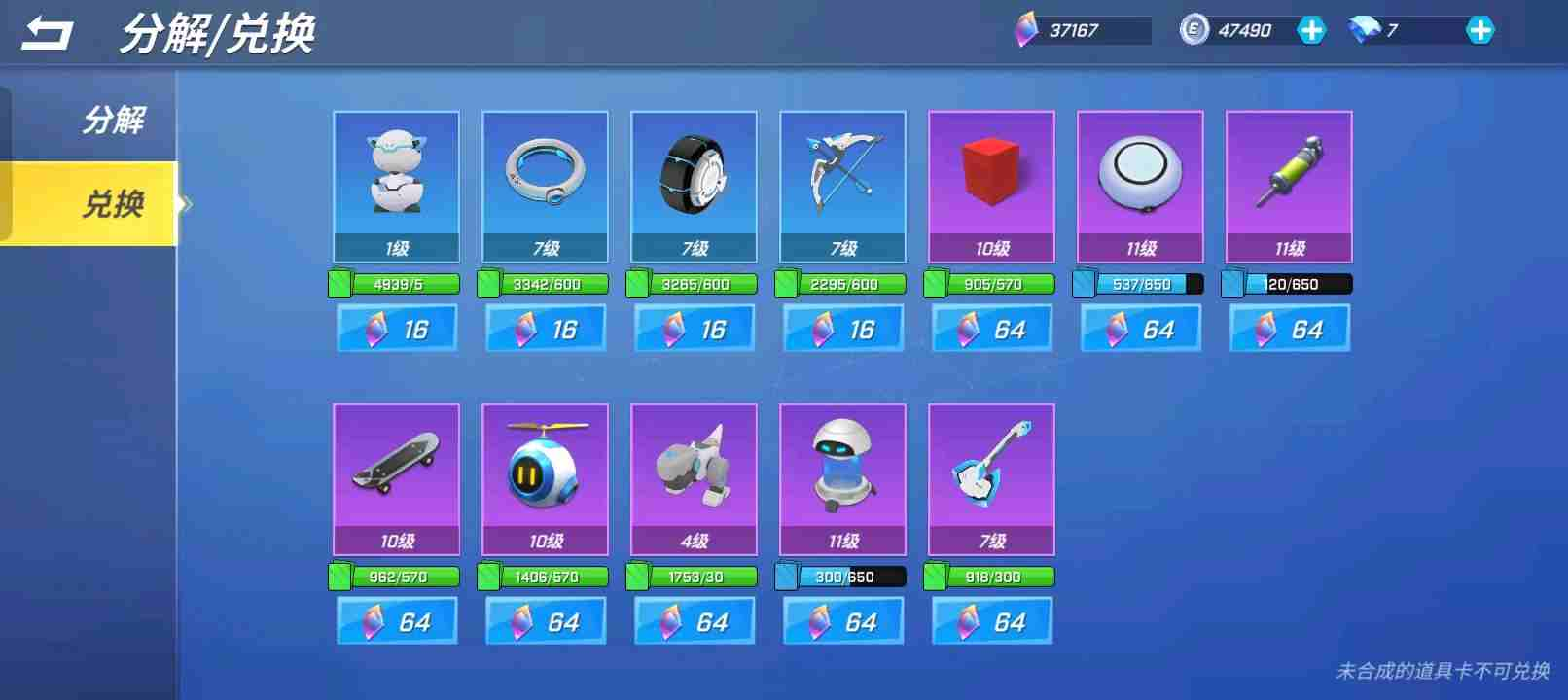Image resolution: width=1568 pixels, height=700 pixels.
Task: Add more coins with the plus button
Action: pyautogui.click(x=1310, y=30)
